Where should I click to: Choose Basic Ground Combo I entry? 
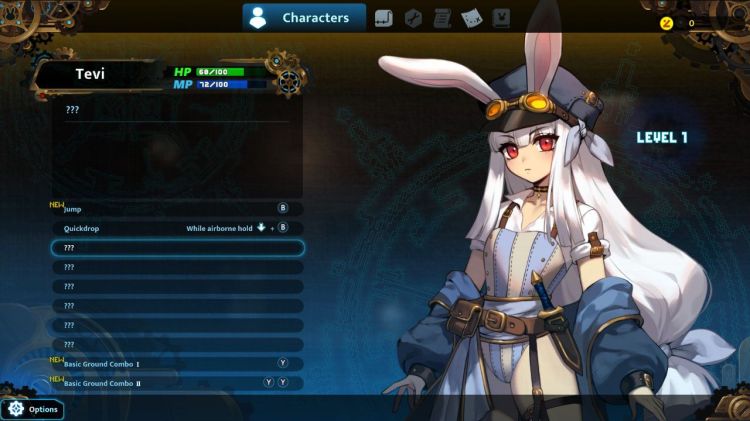[x=177, y=364]
